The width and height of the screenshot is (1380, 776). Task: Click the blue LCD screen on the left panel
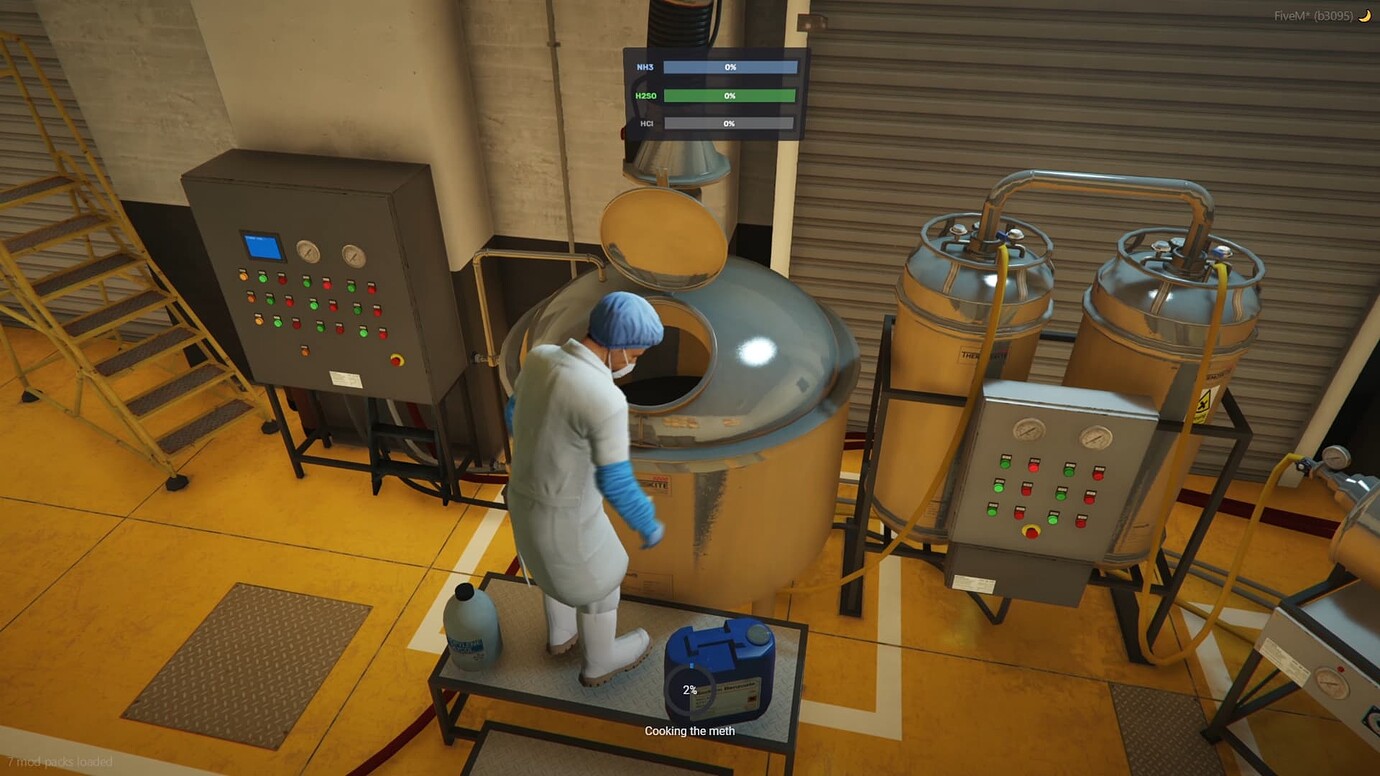pos(262,247)
